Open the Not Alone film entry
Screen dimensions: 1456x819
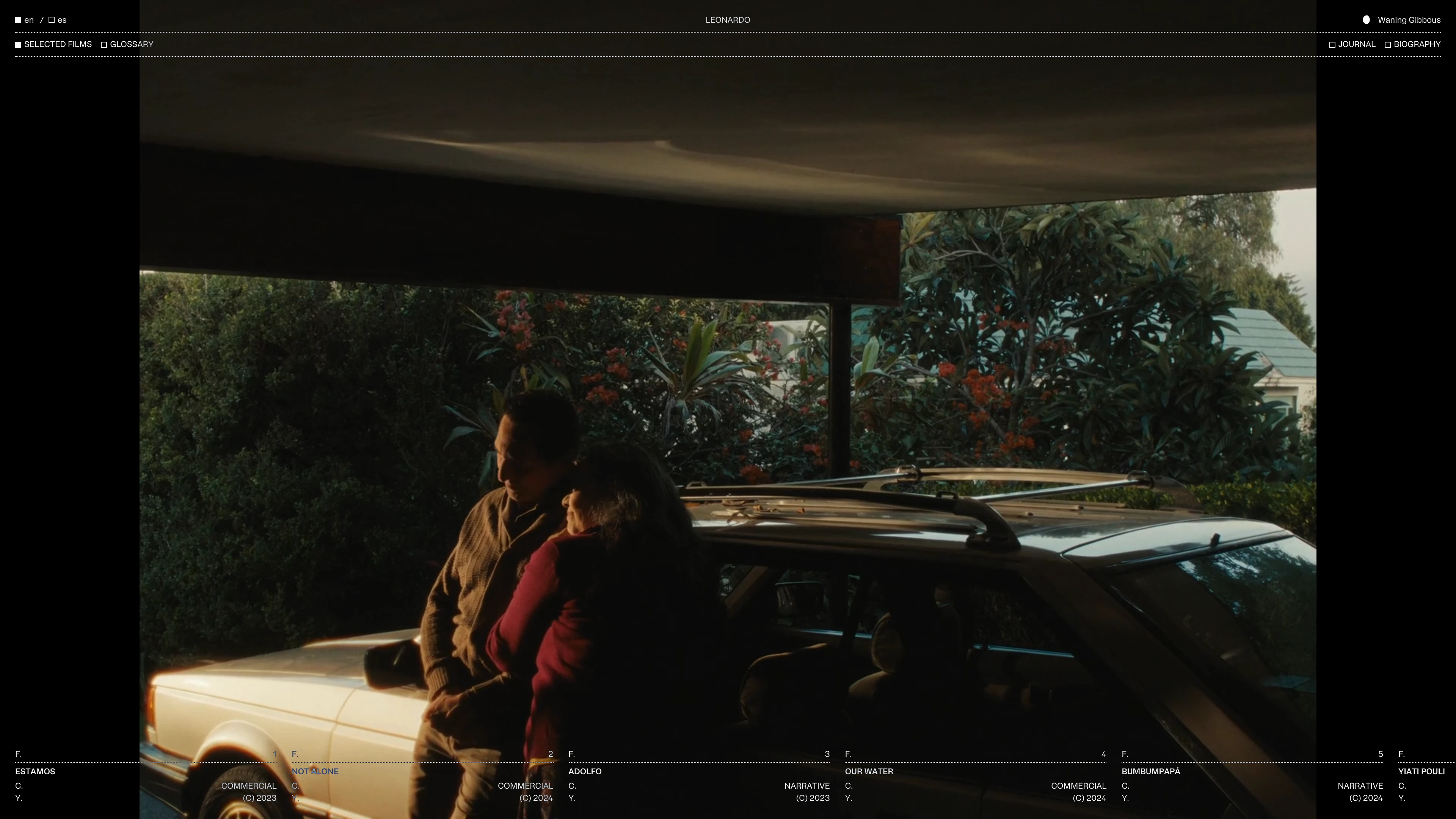click(x=315, y=772)
